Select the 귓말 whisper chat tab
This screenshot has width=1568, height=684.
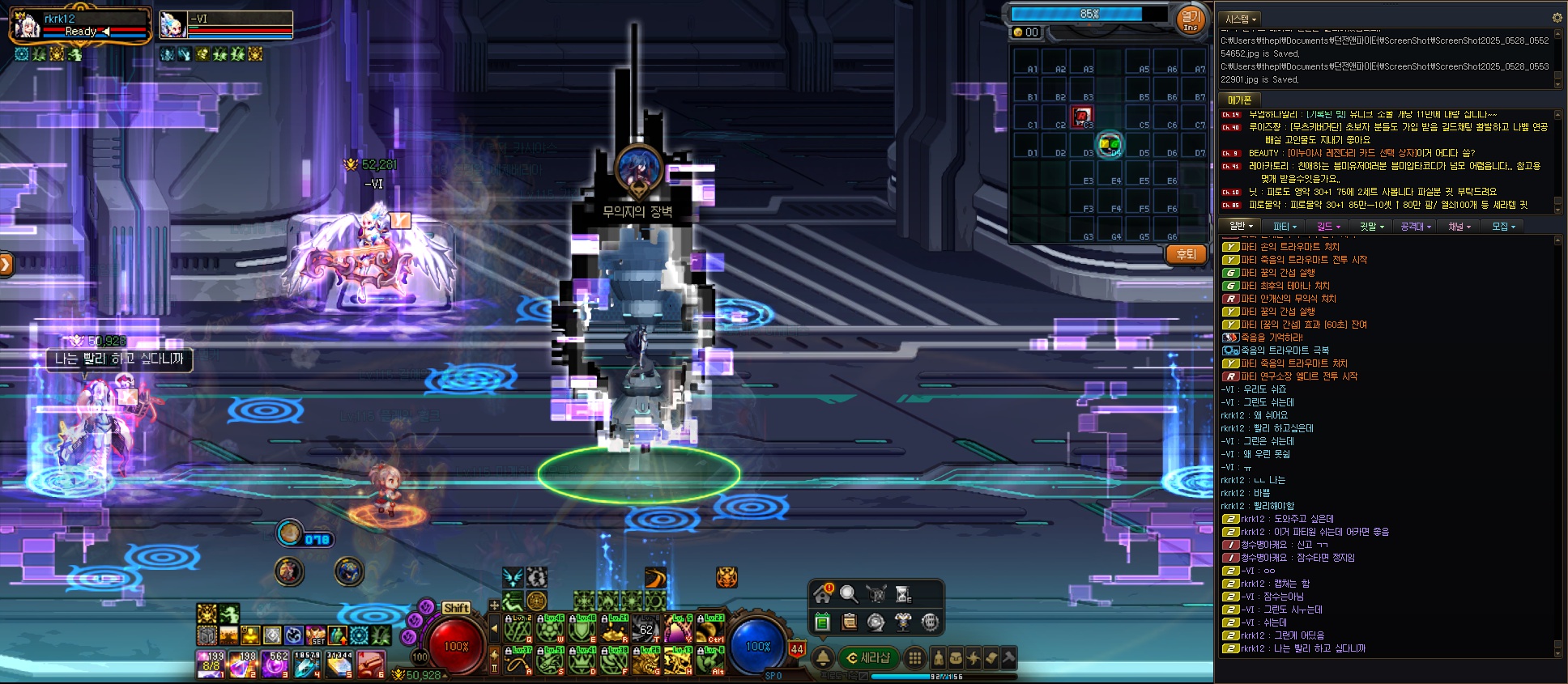pyautogui.click(x=1372, y=227)
